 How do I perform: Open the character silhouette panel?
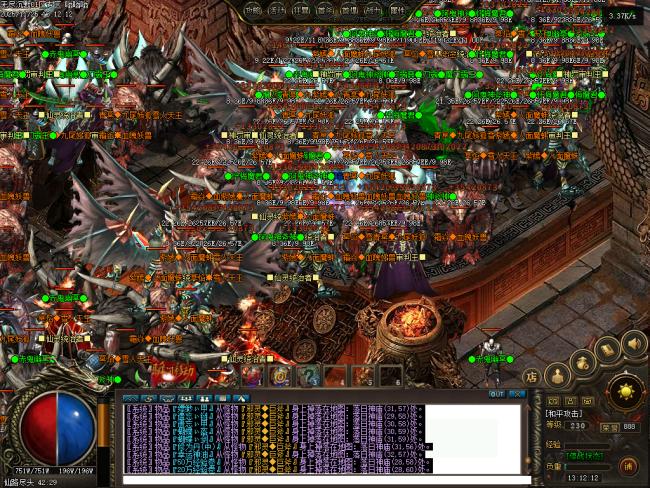[558, 375]
